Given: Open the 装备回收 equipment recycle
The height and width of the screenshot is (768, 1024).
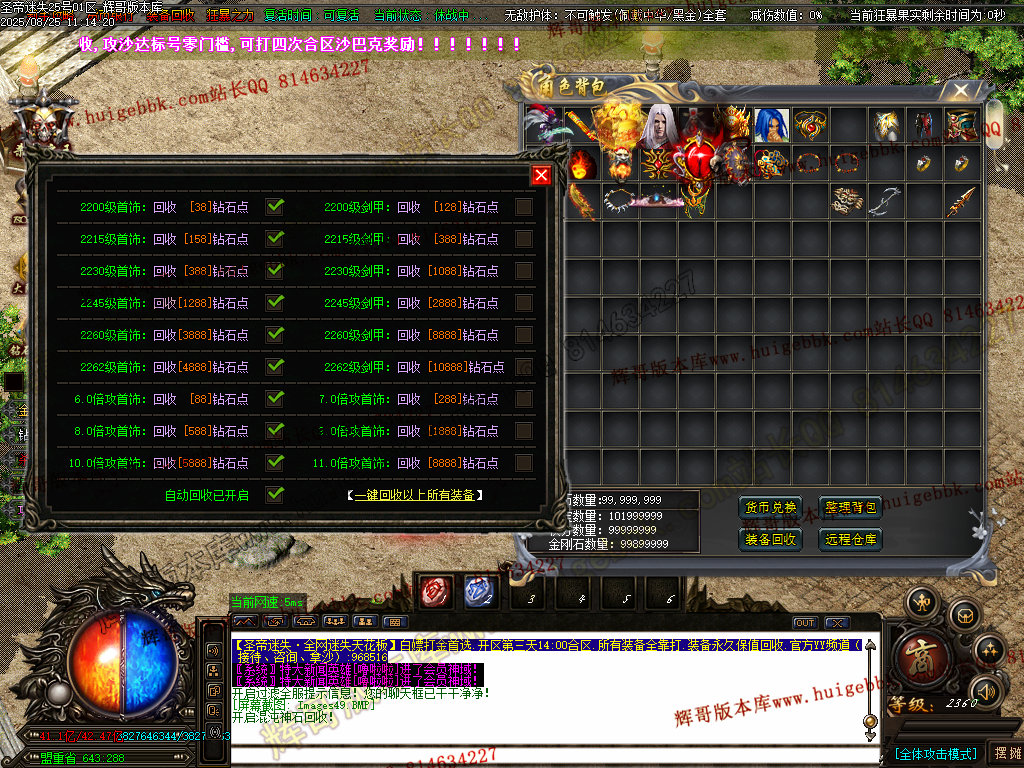Looking at the screenshot, I should pos(770,539).
